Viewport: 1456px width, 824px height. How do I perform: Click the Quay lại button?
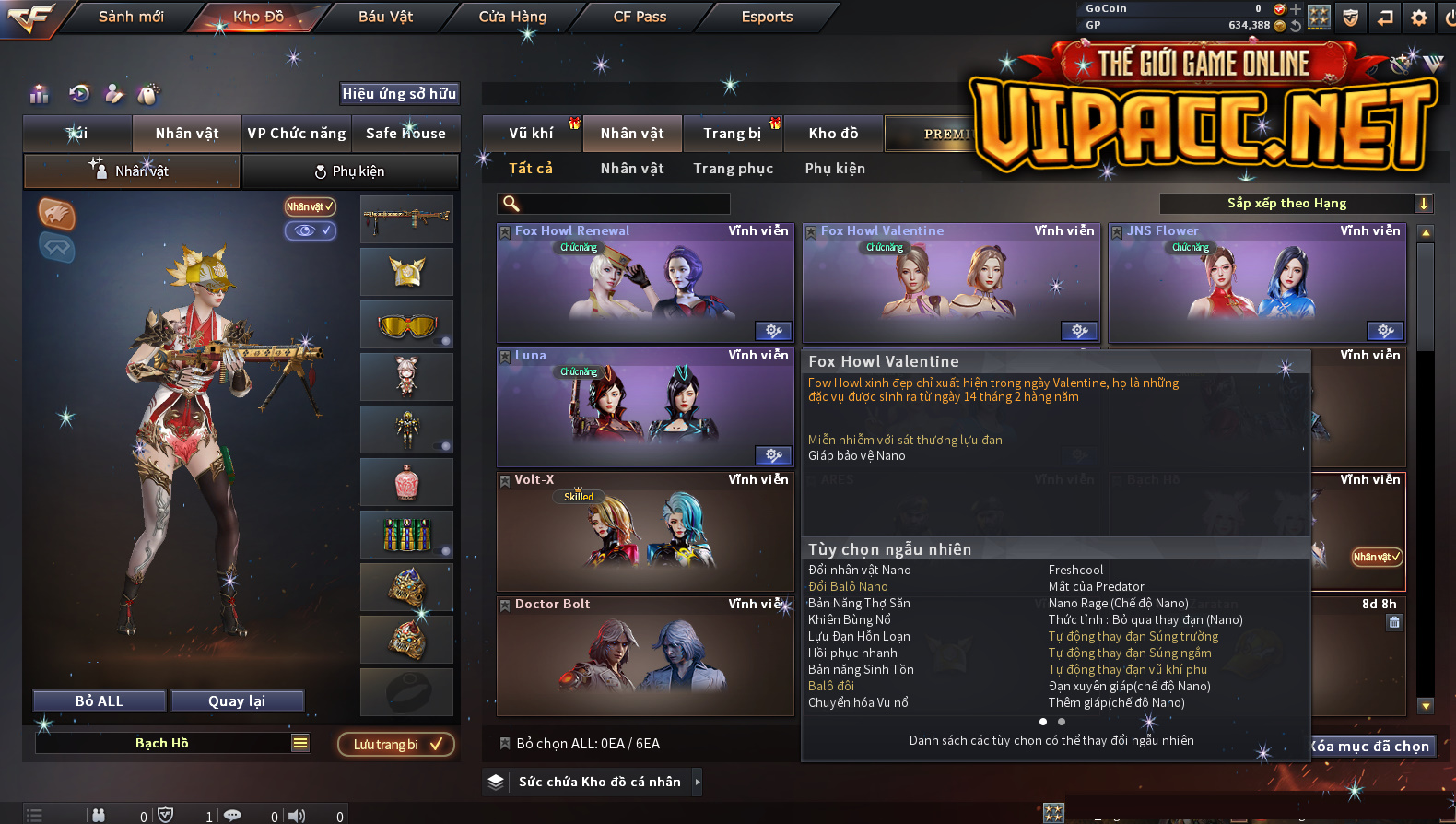pos(237,701)
